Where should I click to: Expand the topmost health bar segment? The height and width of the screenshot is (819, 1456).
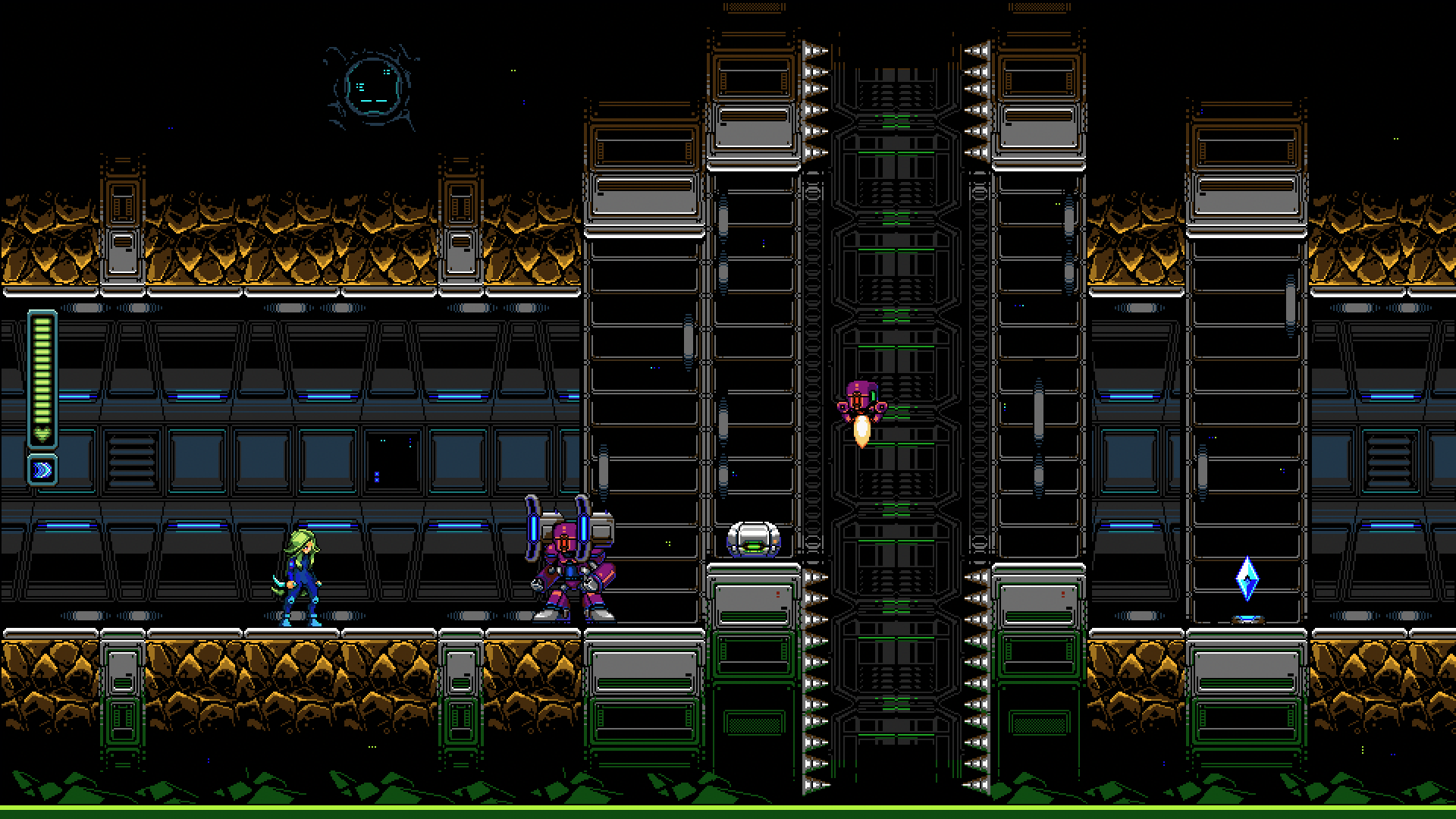point(42,323)
